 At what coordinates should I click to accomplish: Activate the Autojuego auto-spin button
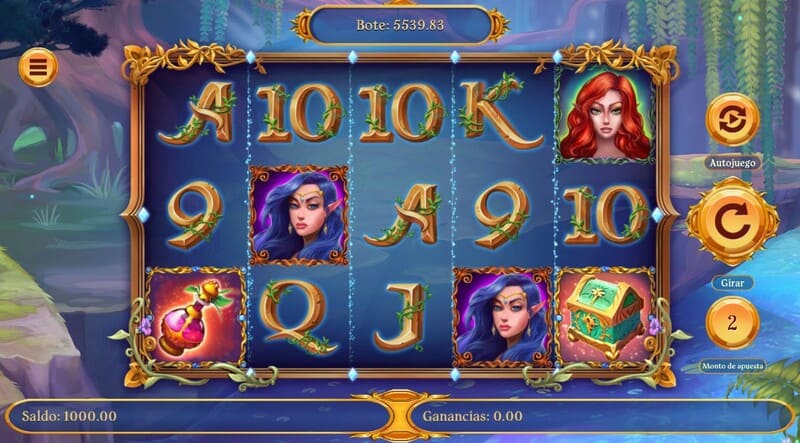tap(732, 122)
